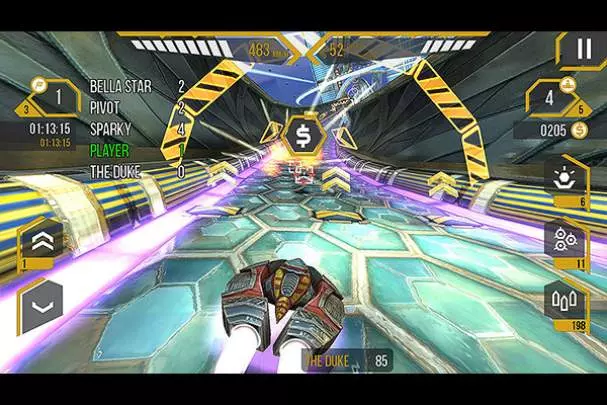Tap the down-chevron brake button
Image resolution: width=607 pixels, height=405 pixels.
(42, 304)
